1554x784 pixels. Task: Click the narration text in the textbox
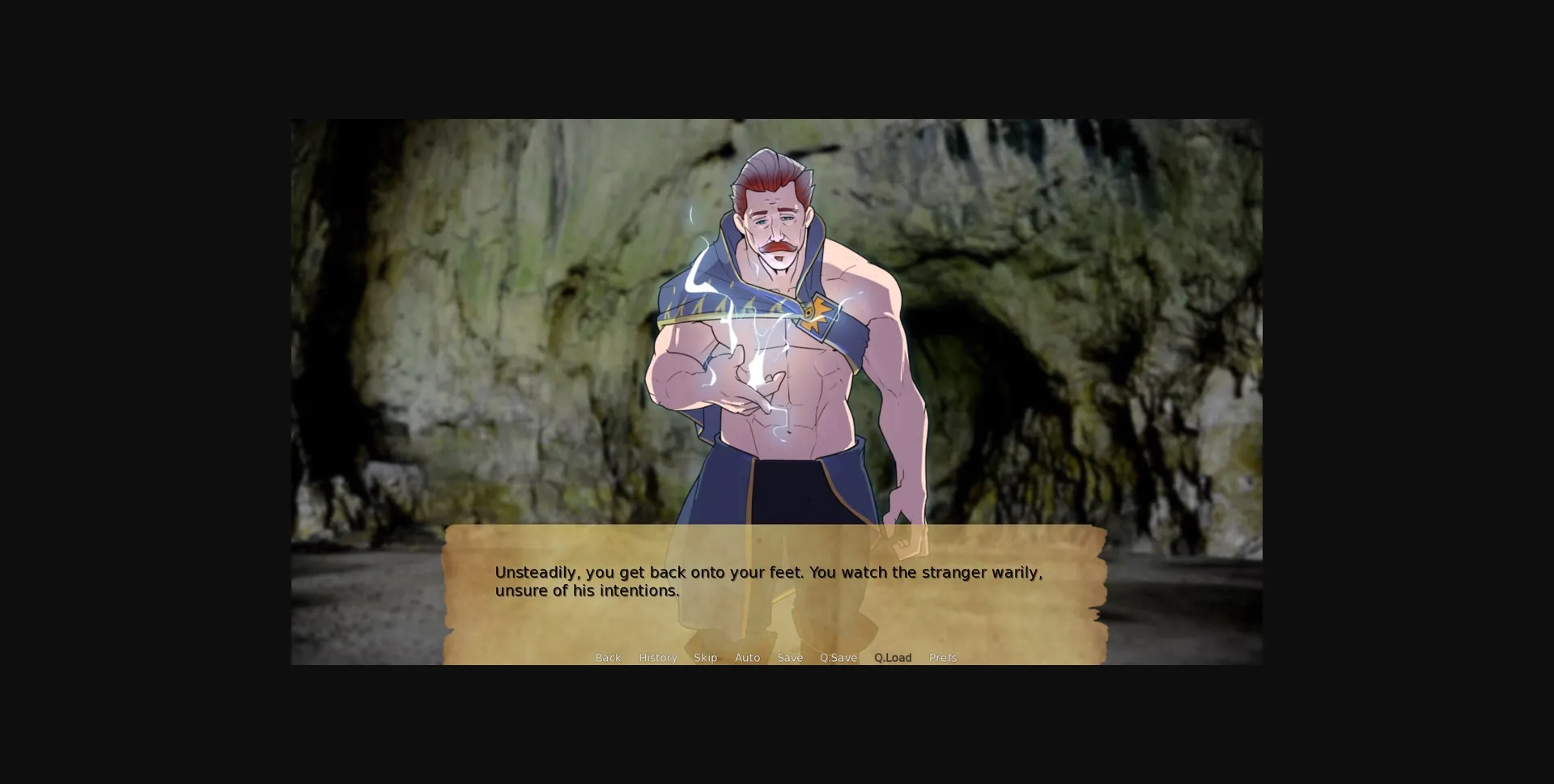point(767,581)
